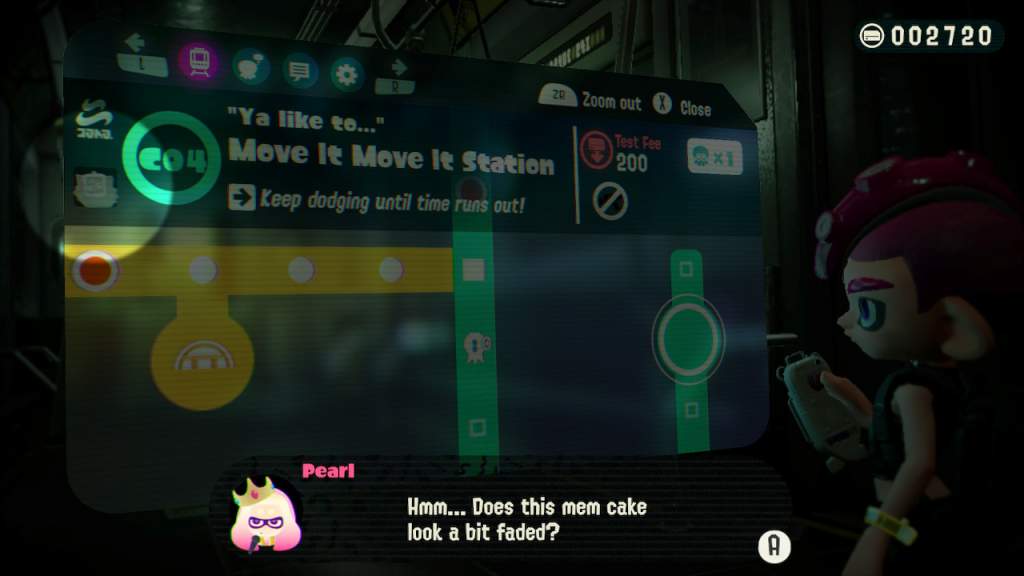
Task: Open the squid speech-bubble tab
Action: pyautogui.click(x=251, y=67)
